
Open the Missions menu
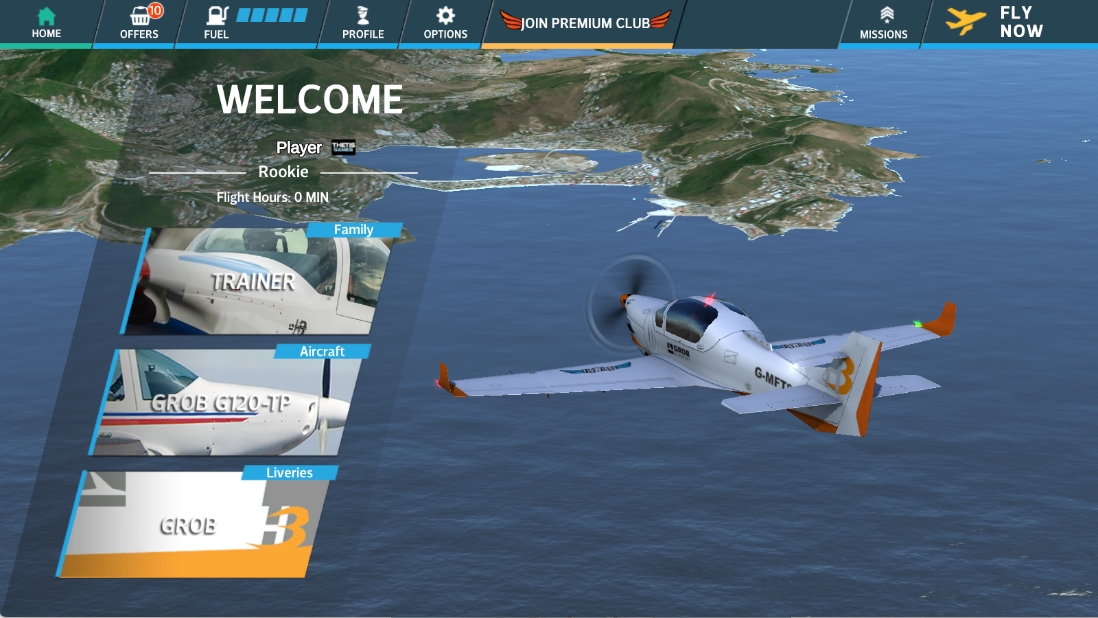point(883,23)
